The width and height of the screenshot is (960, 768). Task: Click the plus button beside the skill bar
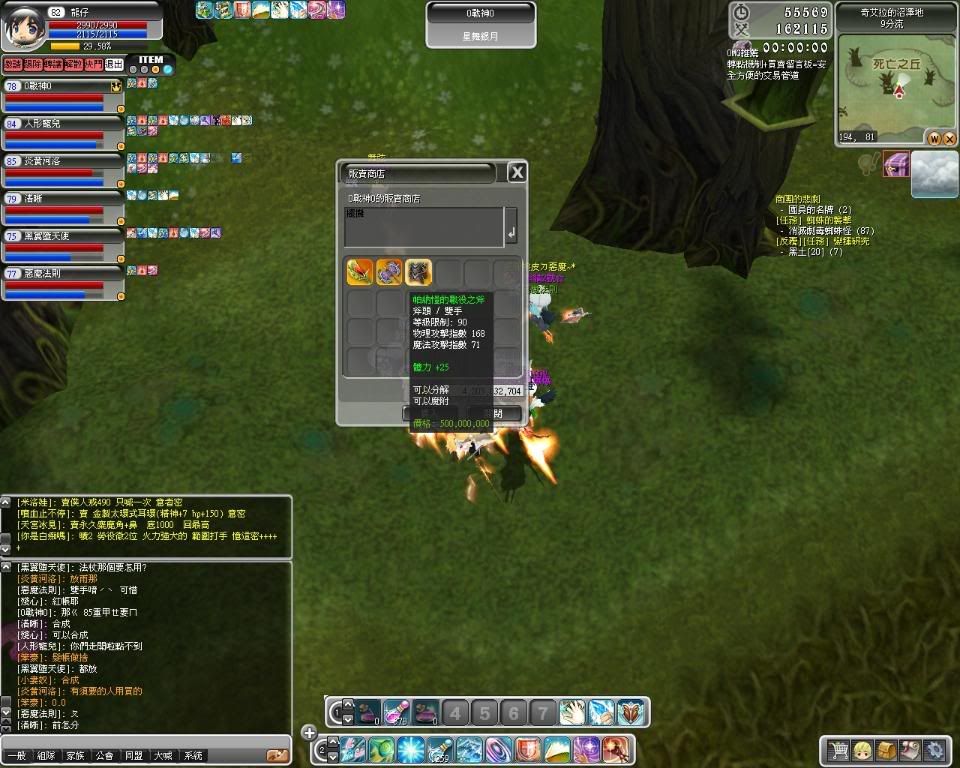309,732
